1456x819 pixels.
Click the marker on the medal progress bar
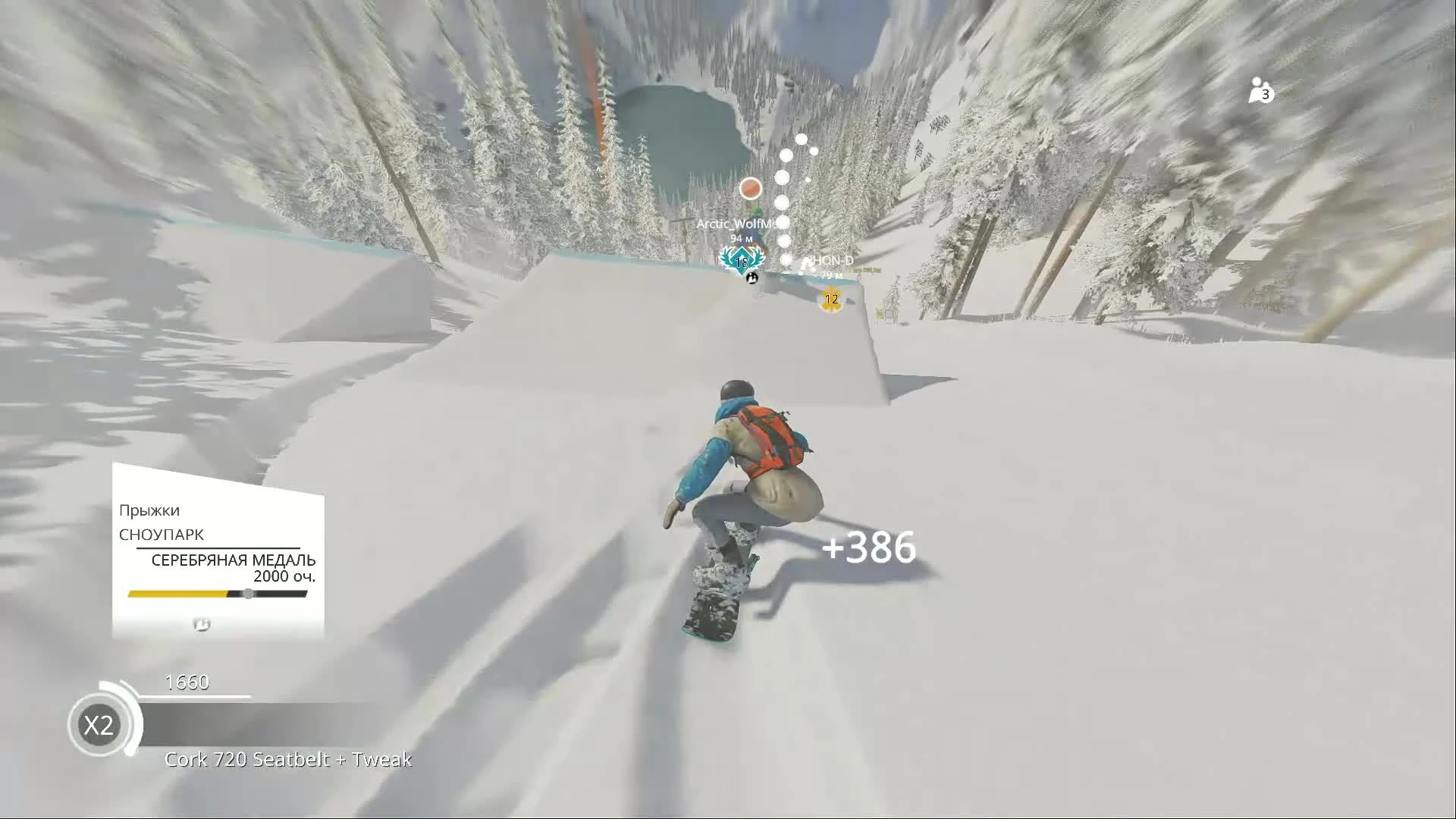248,595
